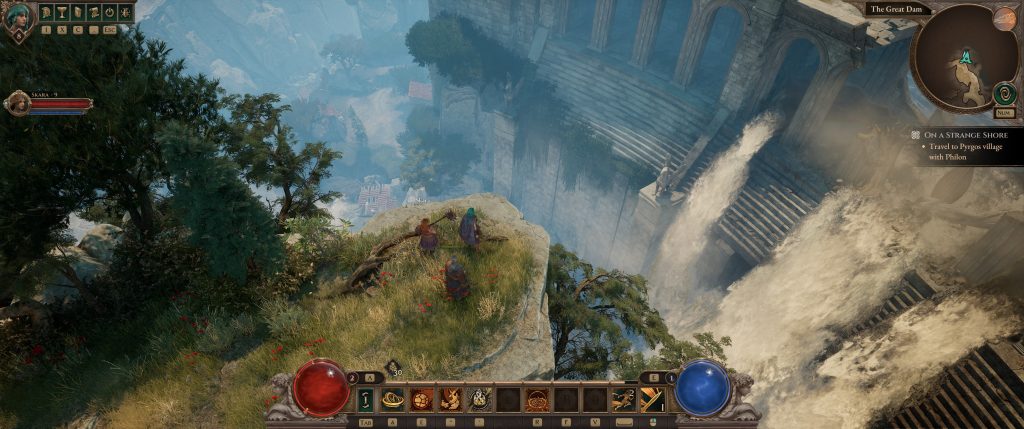This screenshot has width=1024, height=429.
Task: Activate the running figure dodge skill
Action: (x=624, y=400)
